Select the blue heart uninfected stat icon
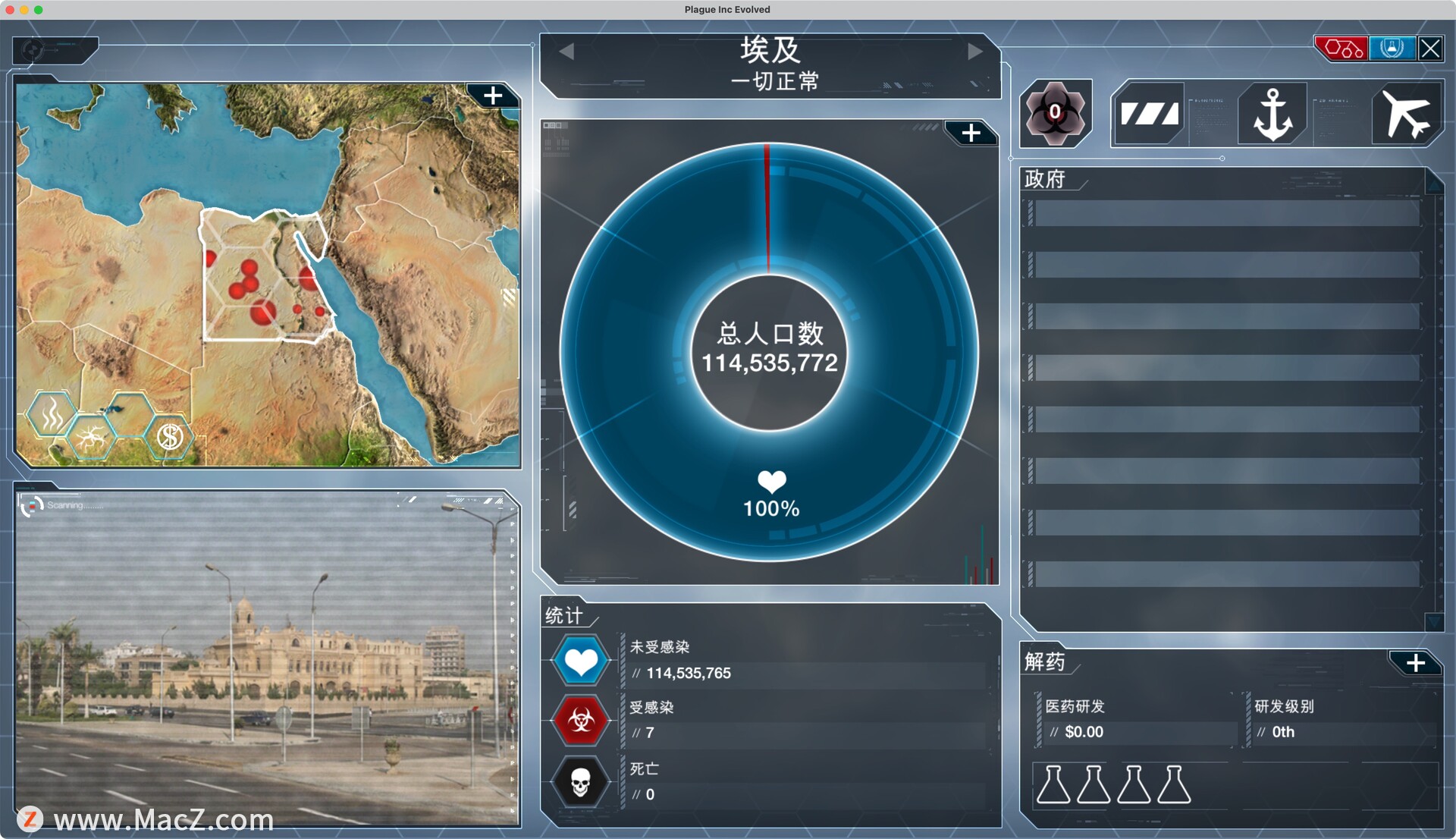The image size is (1456, 839). pyautogui.click(x=581, y=661)
